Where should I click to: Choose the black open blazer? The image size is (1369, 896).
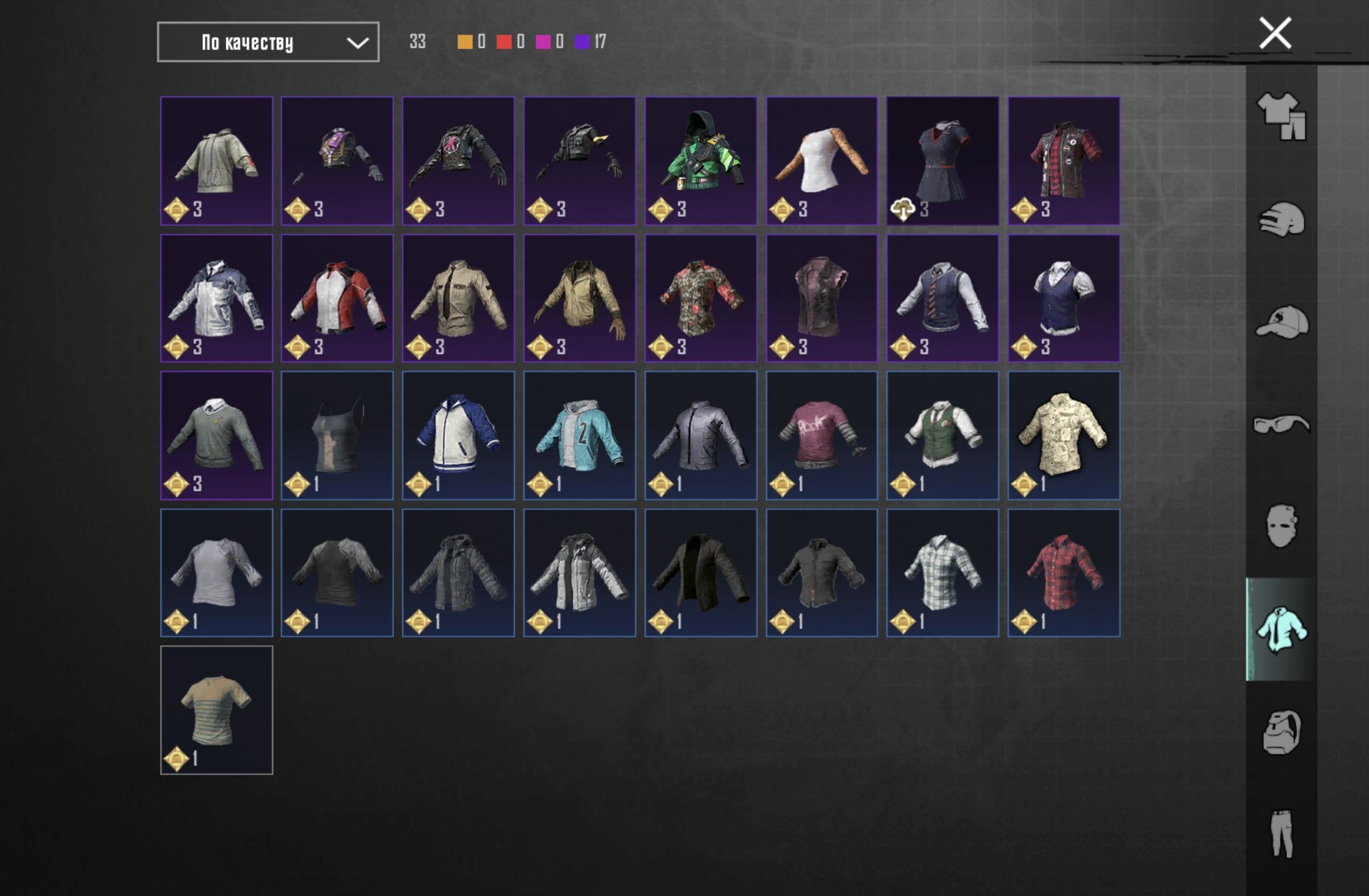[701, 573]
